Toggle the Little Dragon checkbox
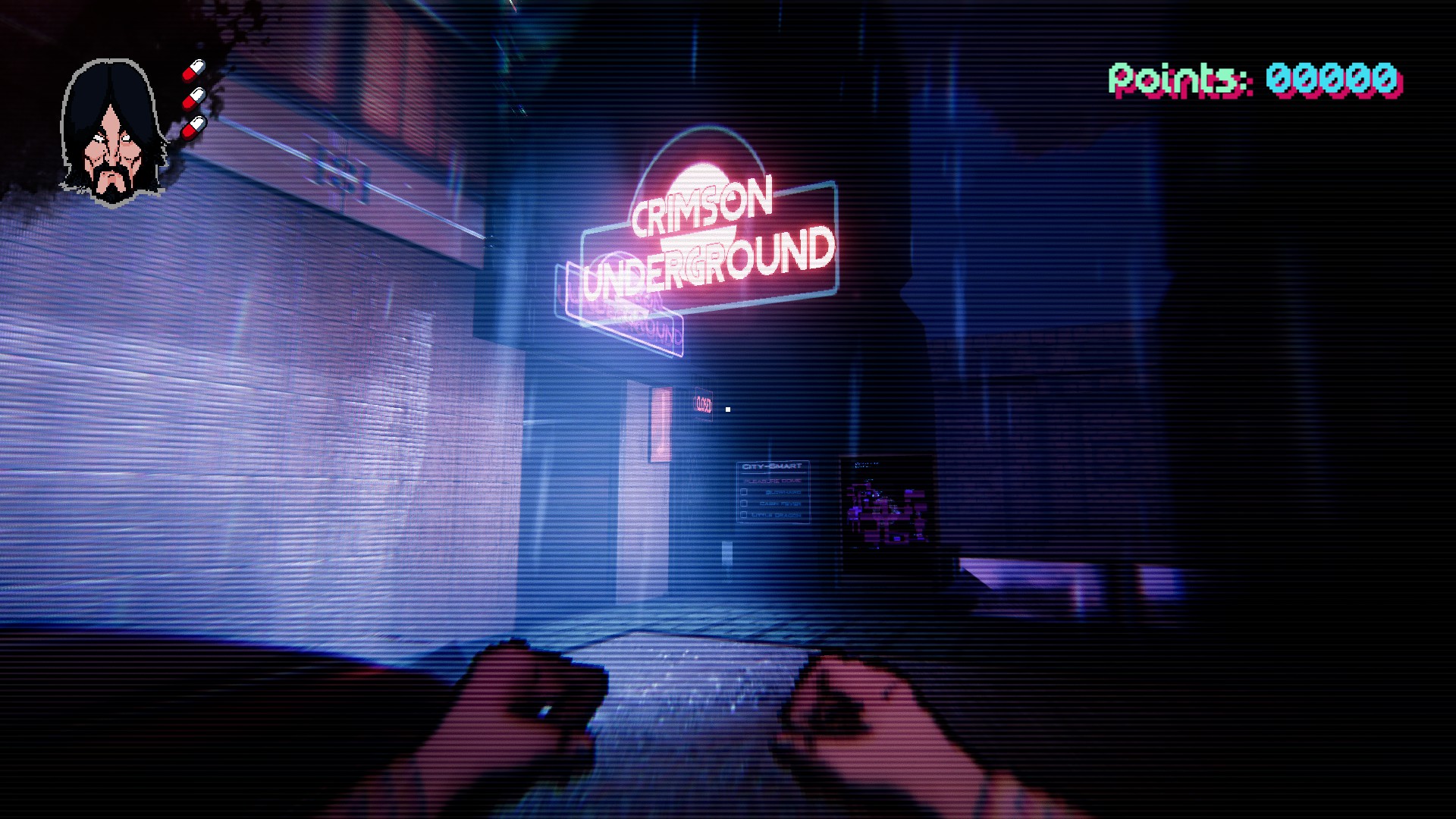 coord(744,515)
